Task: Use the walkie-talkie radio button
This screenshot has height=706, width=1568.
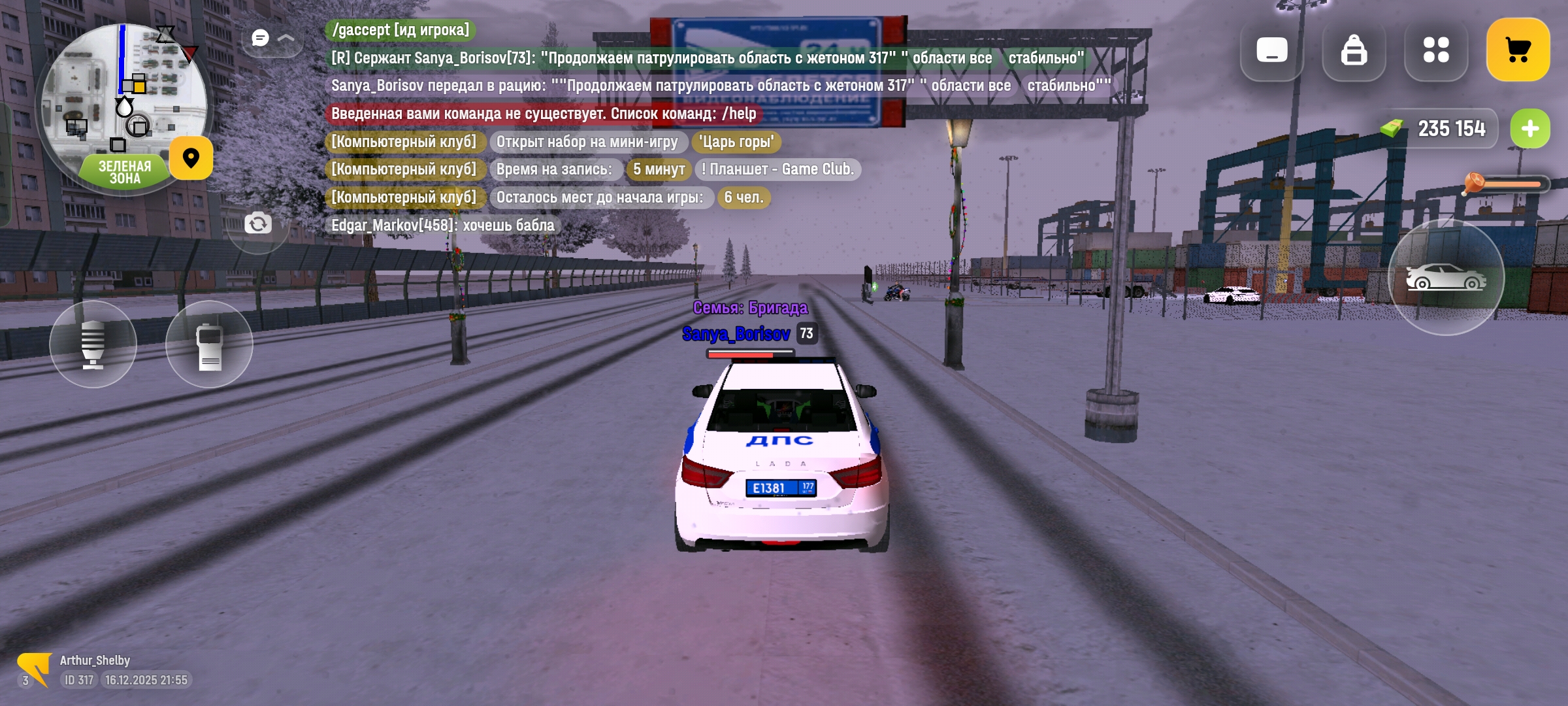Action: coord(209,344)
